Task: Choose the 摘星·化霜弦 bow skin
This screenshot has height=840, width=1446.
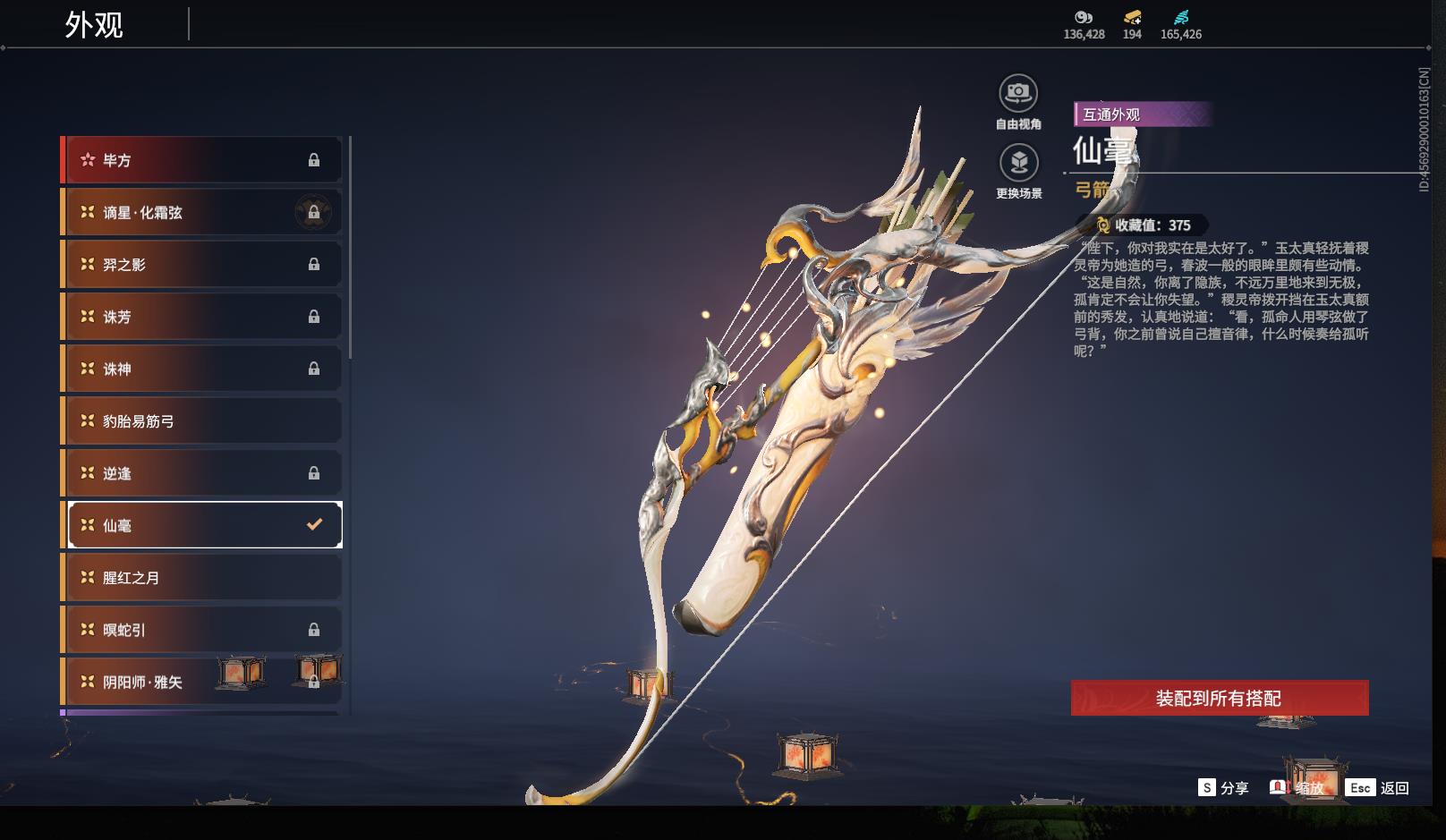Action: [202, 212]
